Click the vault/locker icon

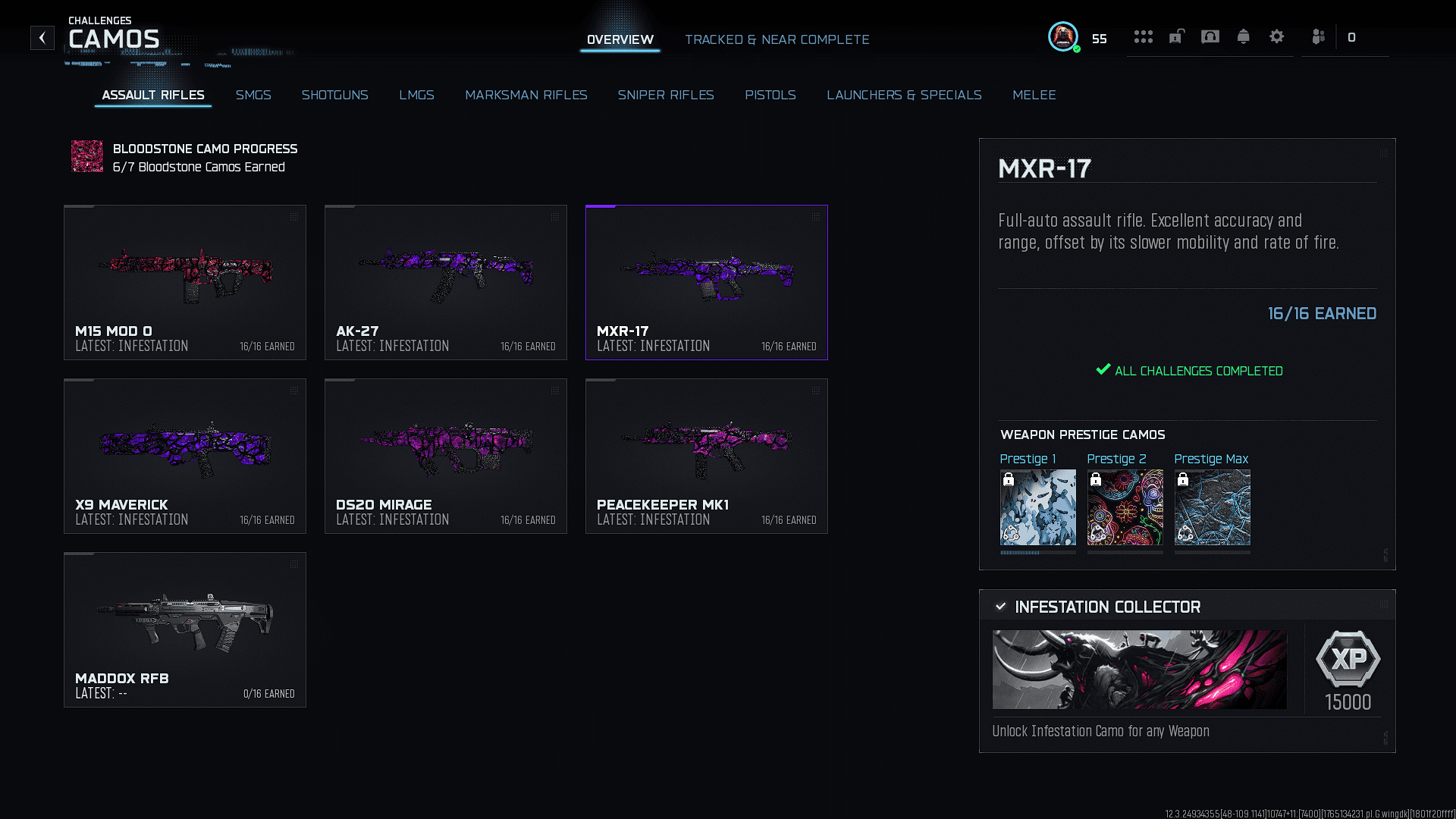coord(1176,36)
